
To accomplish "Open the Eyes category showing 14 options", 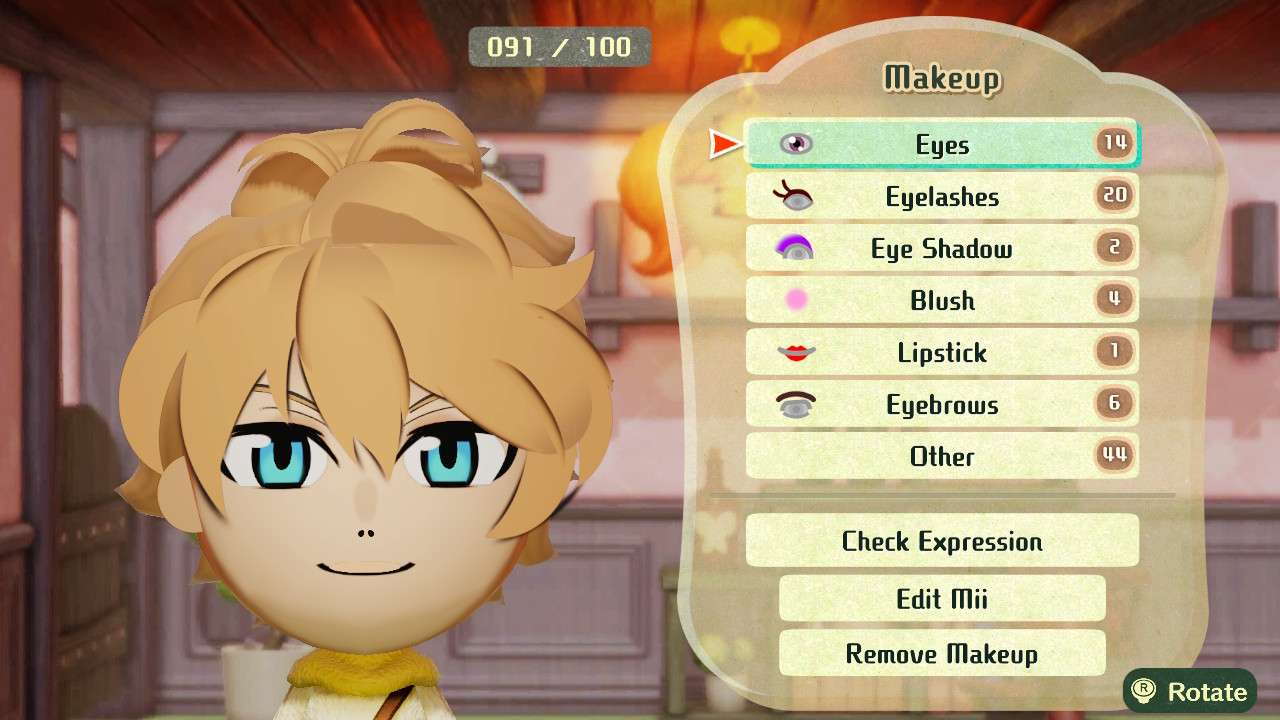I will tap(940, 144).
